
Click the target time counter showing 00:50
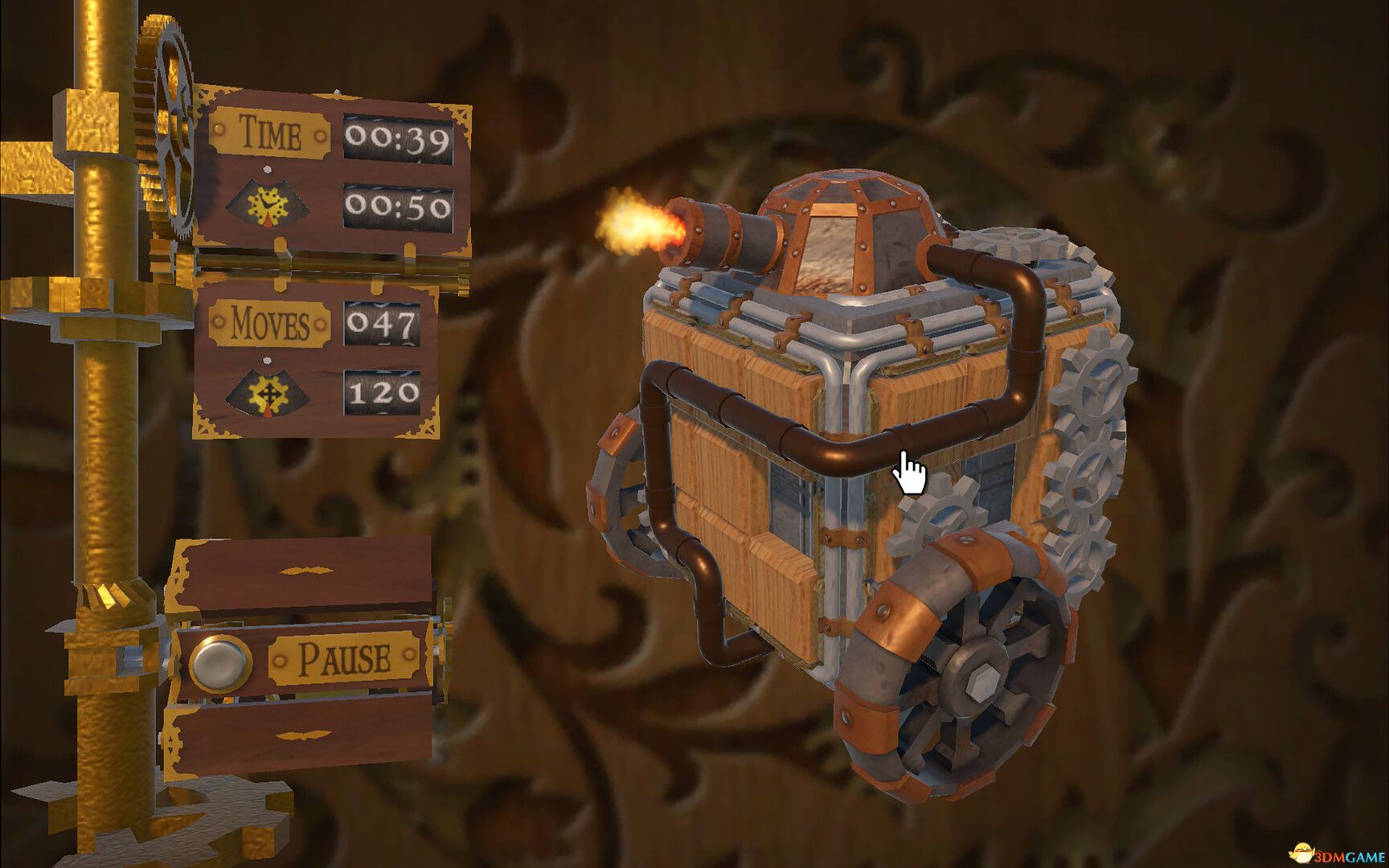click(x=397, y=208)
